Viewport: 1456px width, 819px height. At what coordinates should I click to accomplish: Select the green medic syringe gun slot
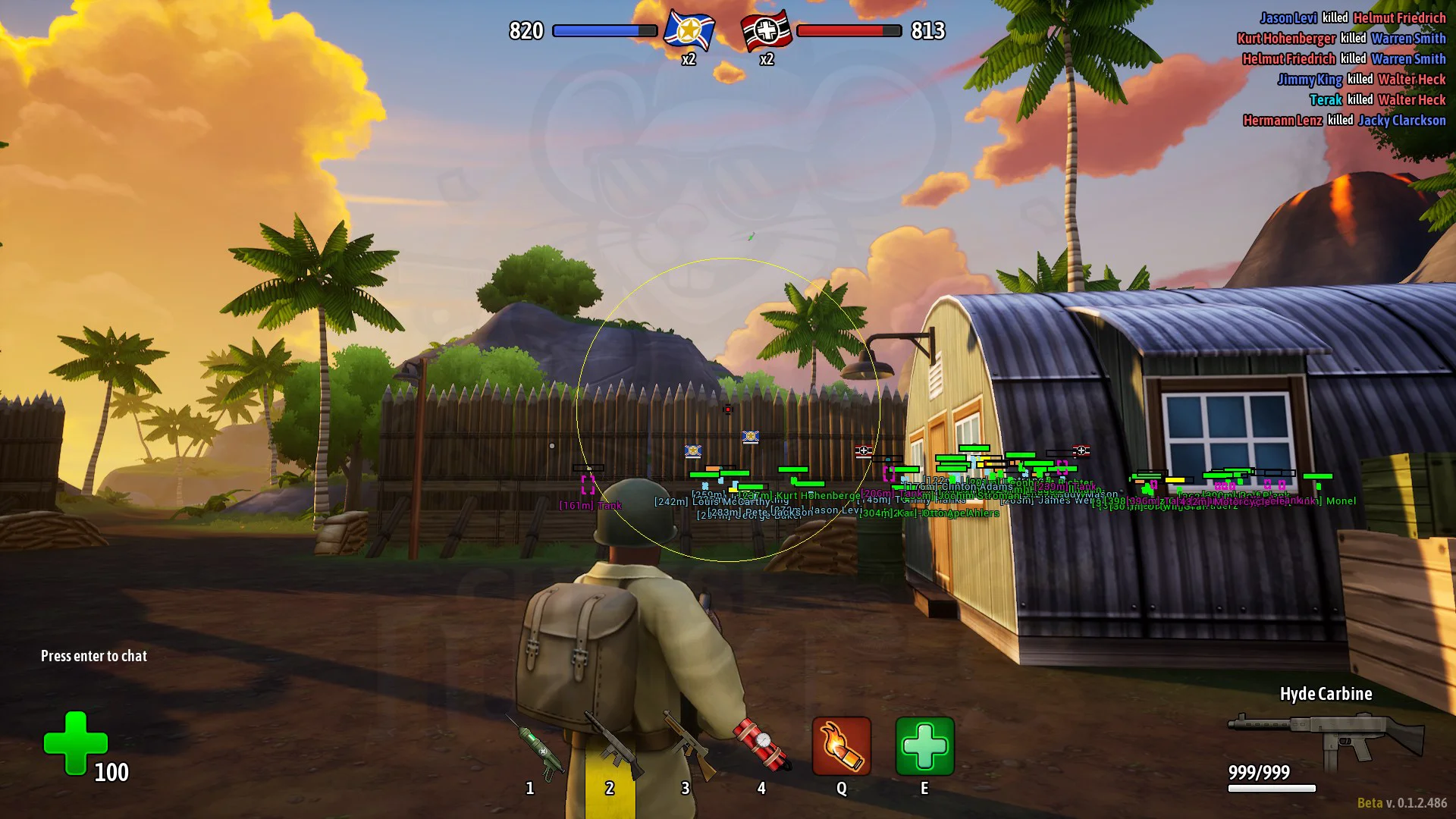pos(533,749)
